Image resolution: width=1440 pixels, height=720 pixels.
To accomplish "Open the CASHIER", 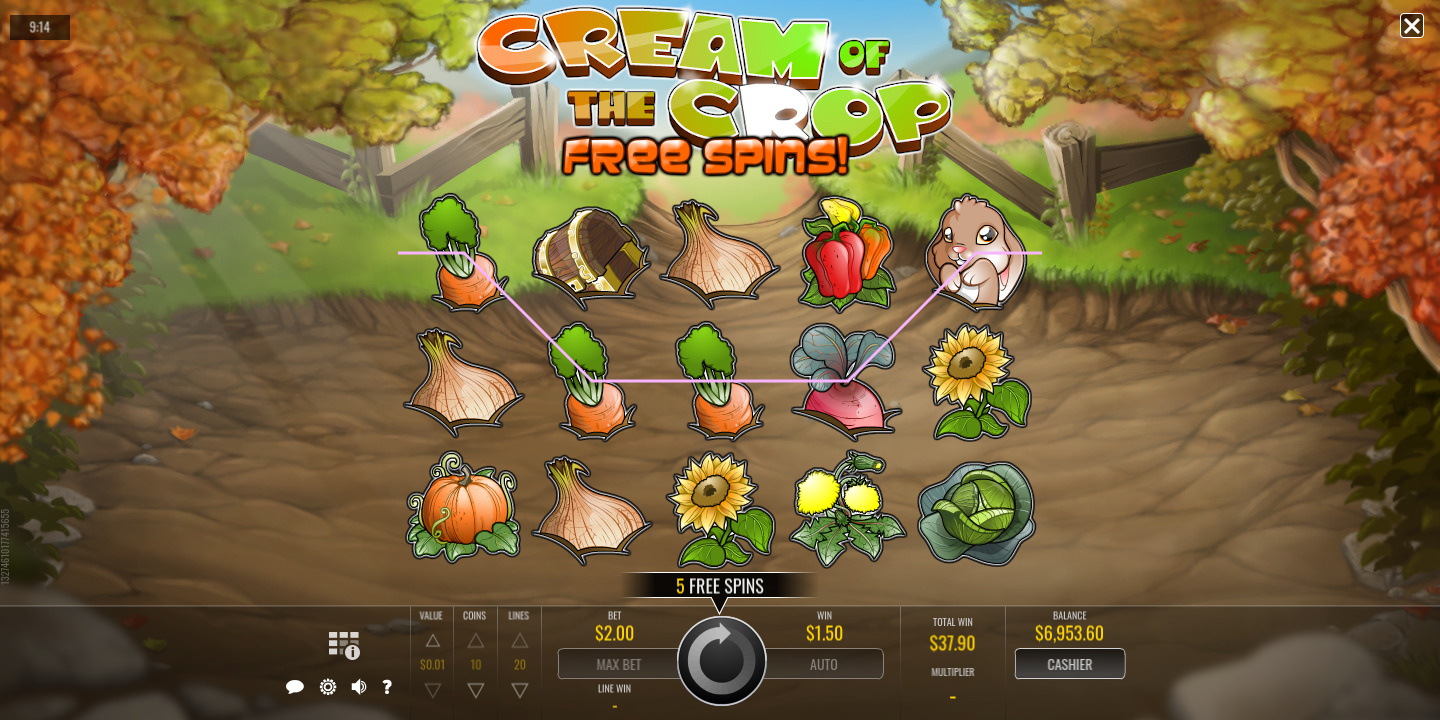I will click(1069, 664).
